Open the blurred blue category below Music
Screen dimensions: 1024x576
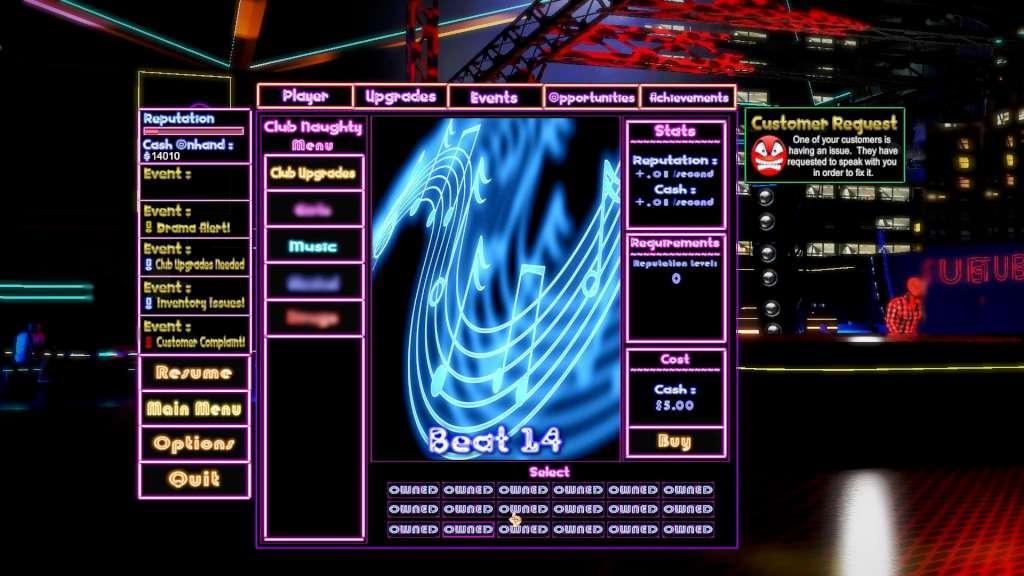[313, 283]
